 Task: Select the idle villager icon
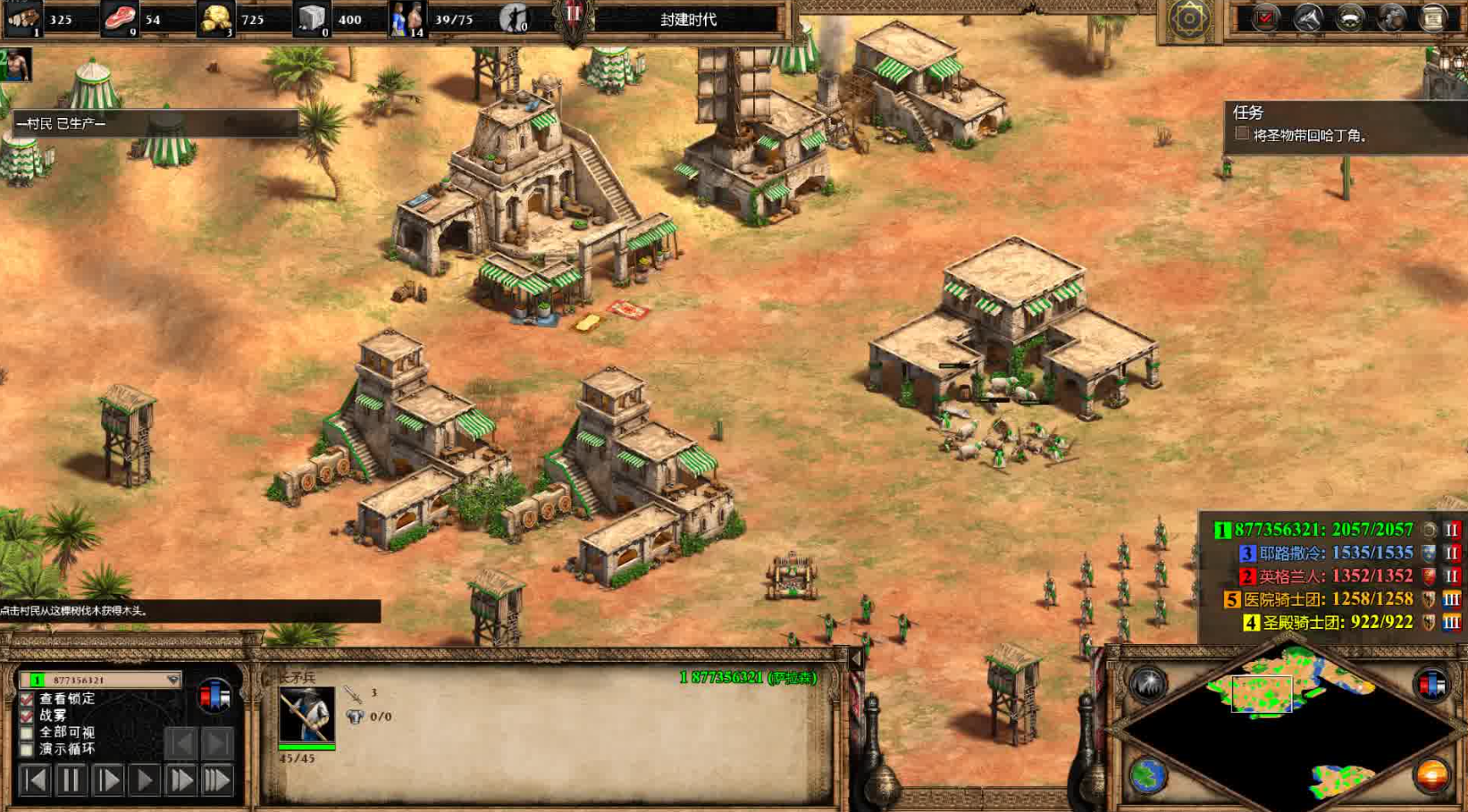(x=514, y=19)
